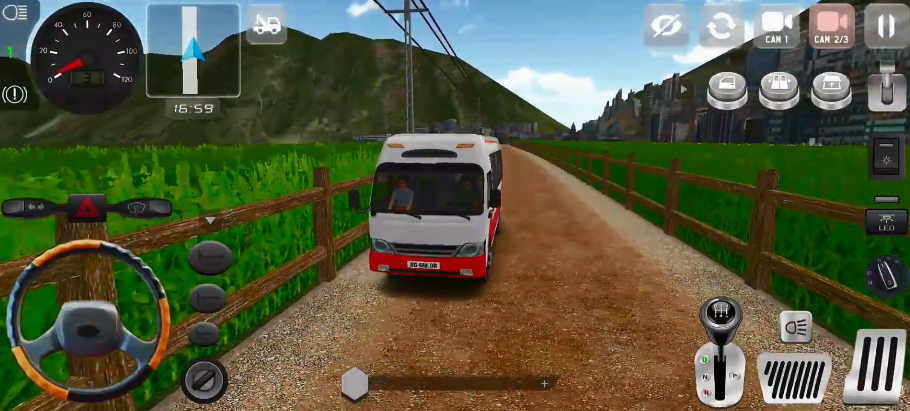The height and width of the screenshot is (411, 910).
Task: Activate the luggage hatch button
Action: click(x=831, y=92)
